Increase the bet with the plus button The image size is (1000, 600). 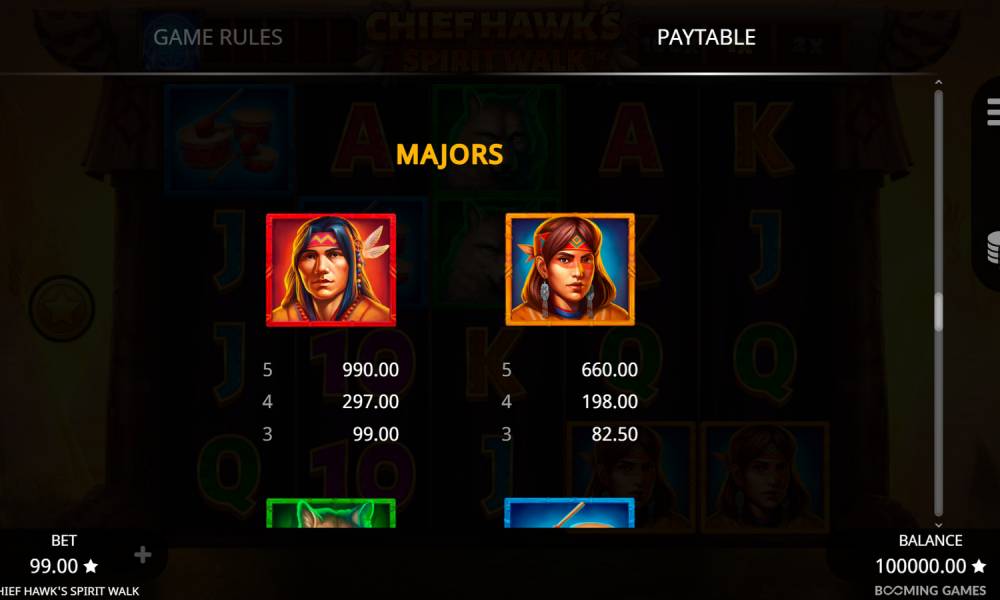(143, 555)
